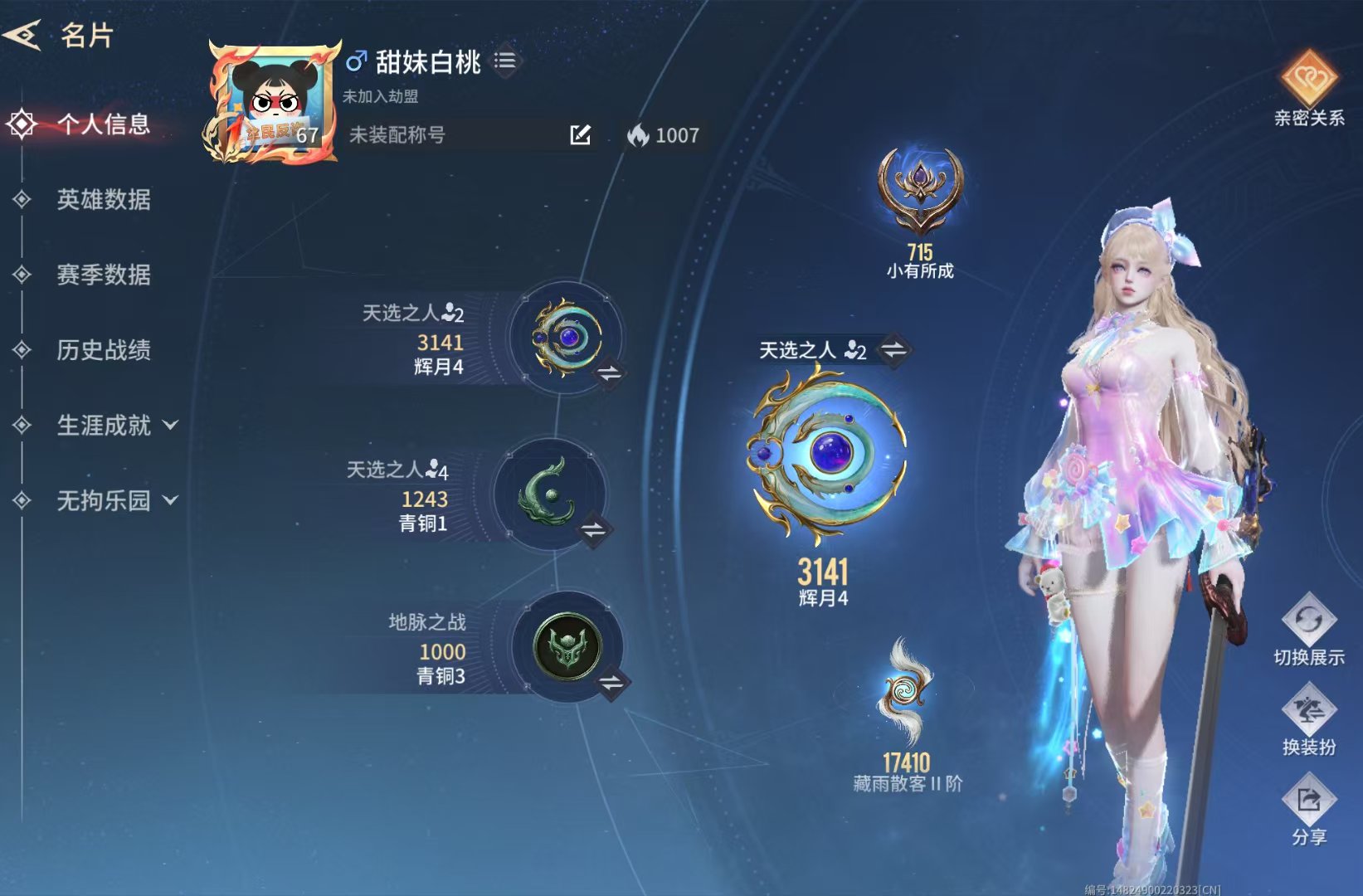Go back using the arrow beside 名片
Screen dimensions: 1363x896
22,35
